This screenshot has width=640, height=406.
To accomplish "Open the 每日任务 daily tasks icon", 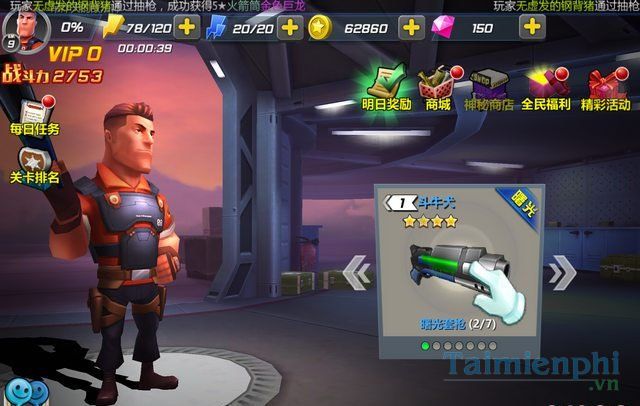I will (35, 114).
